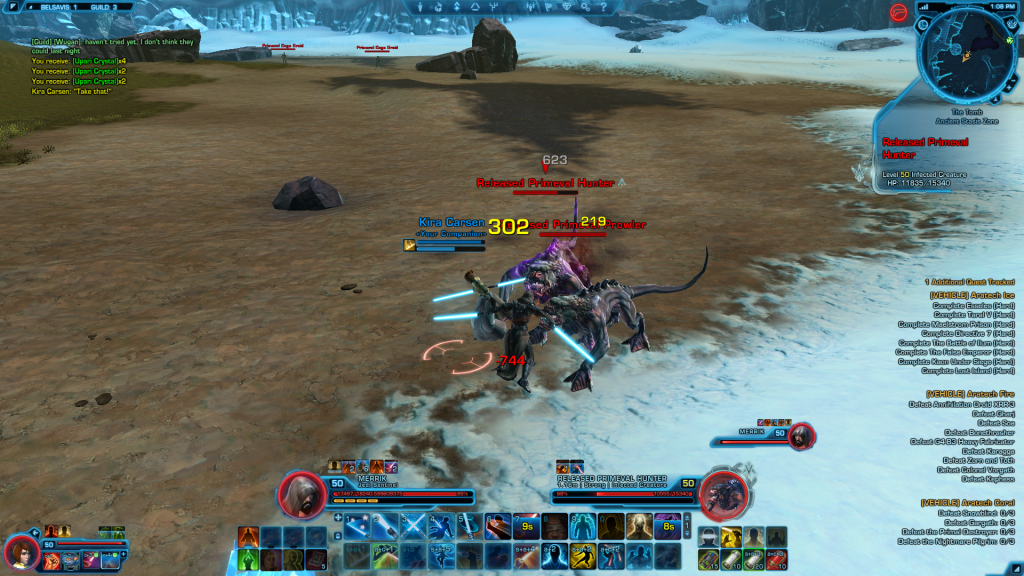1024x576 pixels.
Task: Click the ability showing a 9s cooldown
Action: tap(526, 526)
